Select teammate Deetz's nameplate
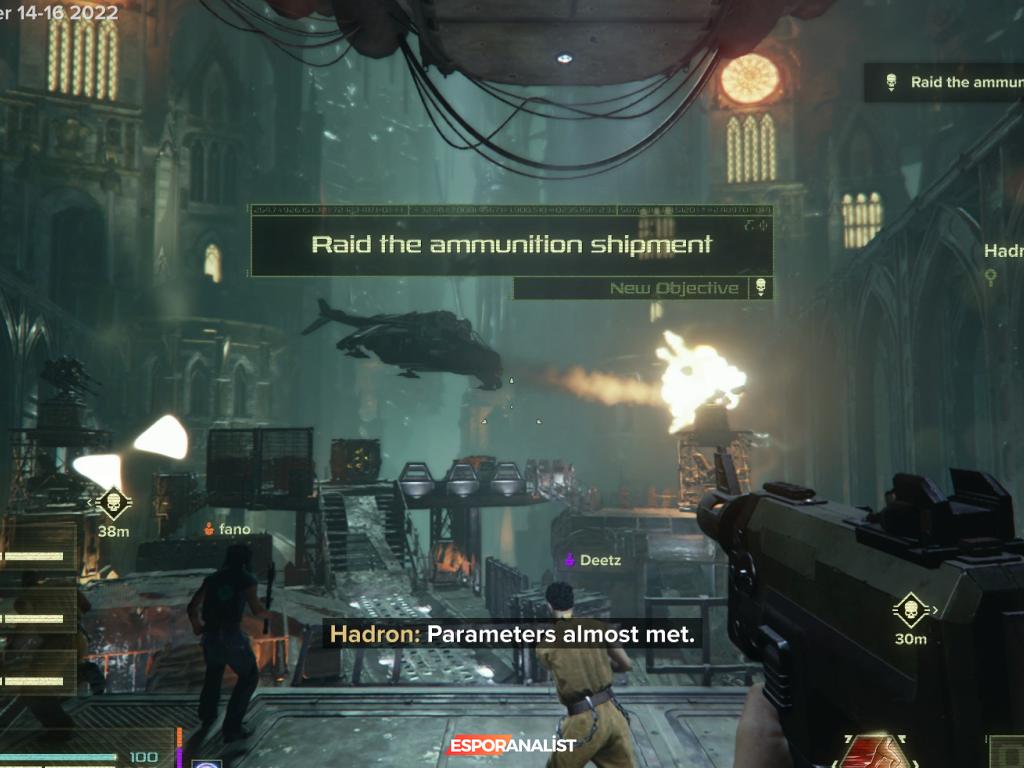The height and width of the screenshot is (768, 1024). pos(593,560)
